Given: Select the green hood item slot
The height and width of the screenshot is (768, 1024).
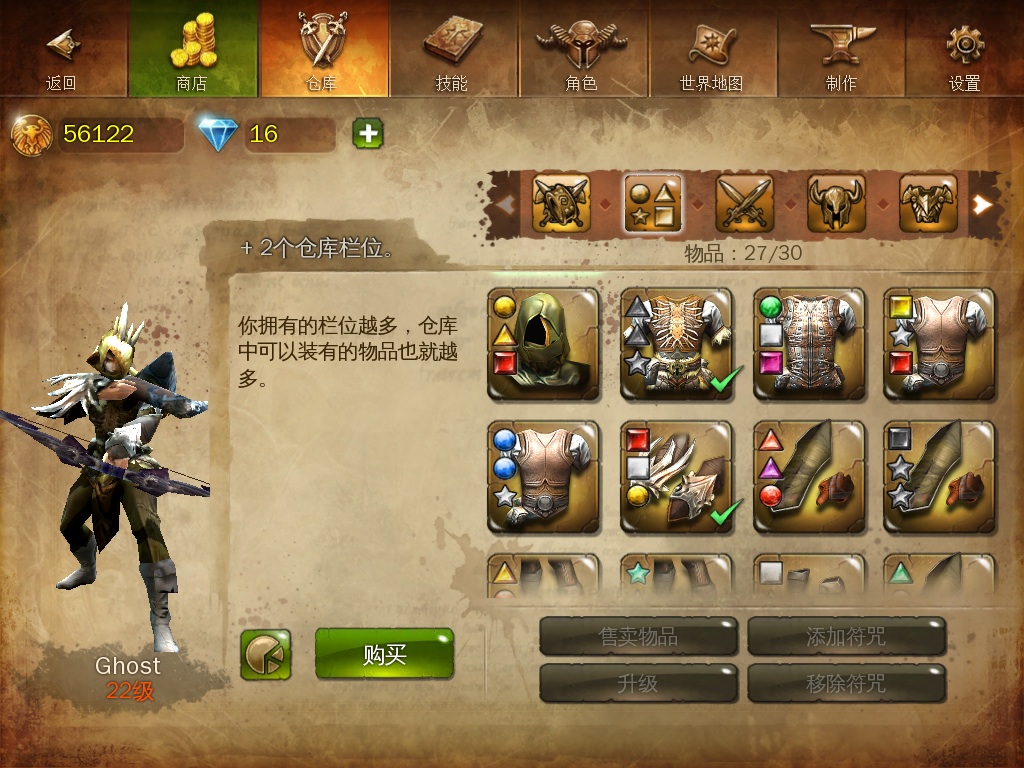Looking at the screenshot, I should pyautogui.click(x=544, y=345).
